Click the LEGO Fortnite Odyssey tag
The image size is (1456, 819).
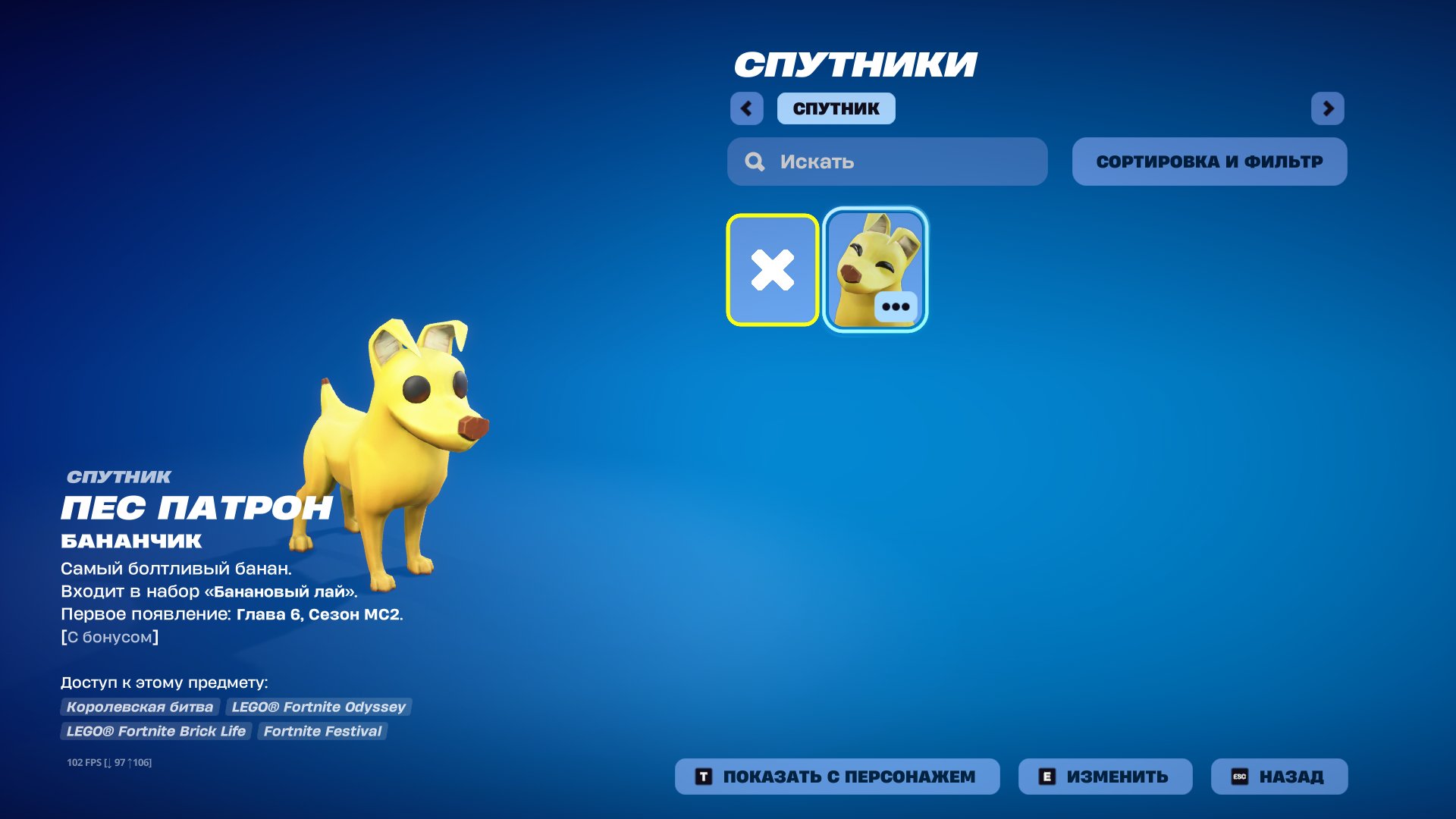pos(318,707)
